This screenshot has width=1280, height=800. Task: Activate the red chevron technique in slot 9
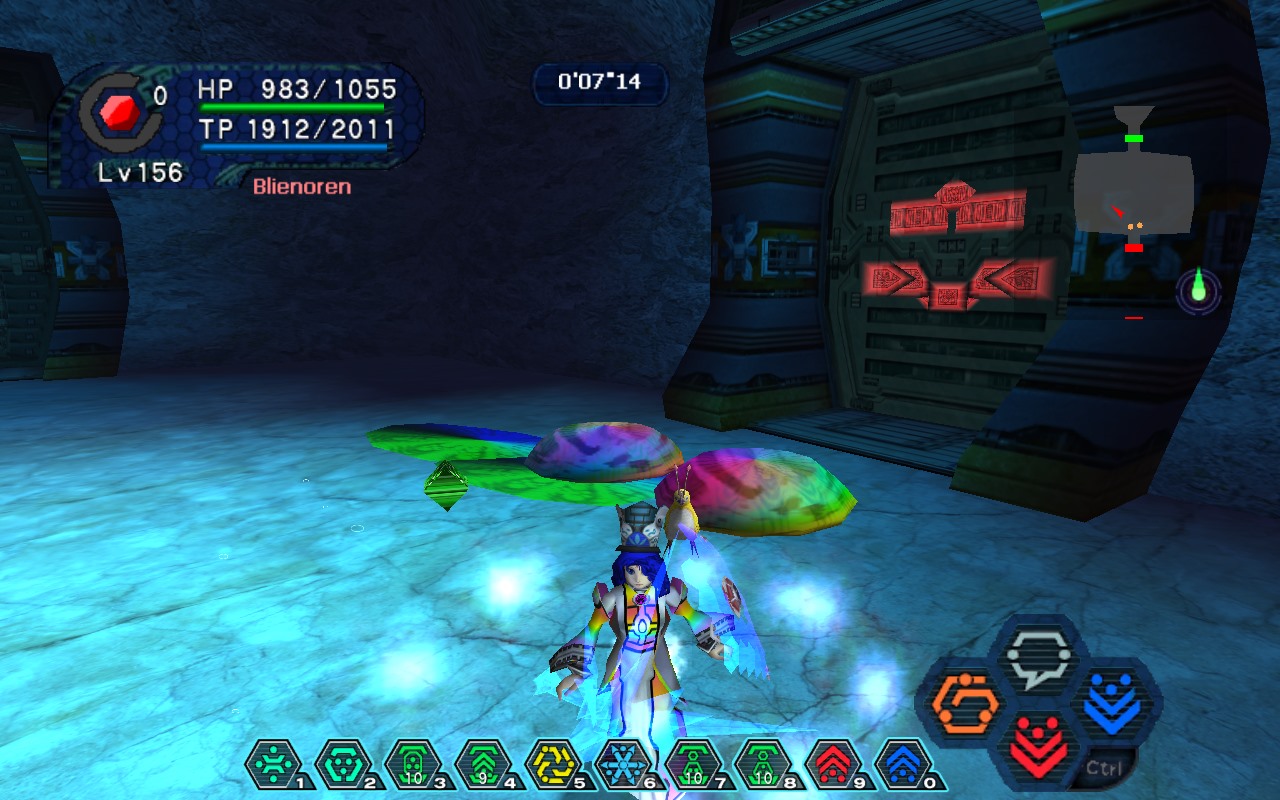[834, 765]
